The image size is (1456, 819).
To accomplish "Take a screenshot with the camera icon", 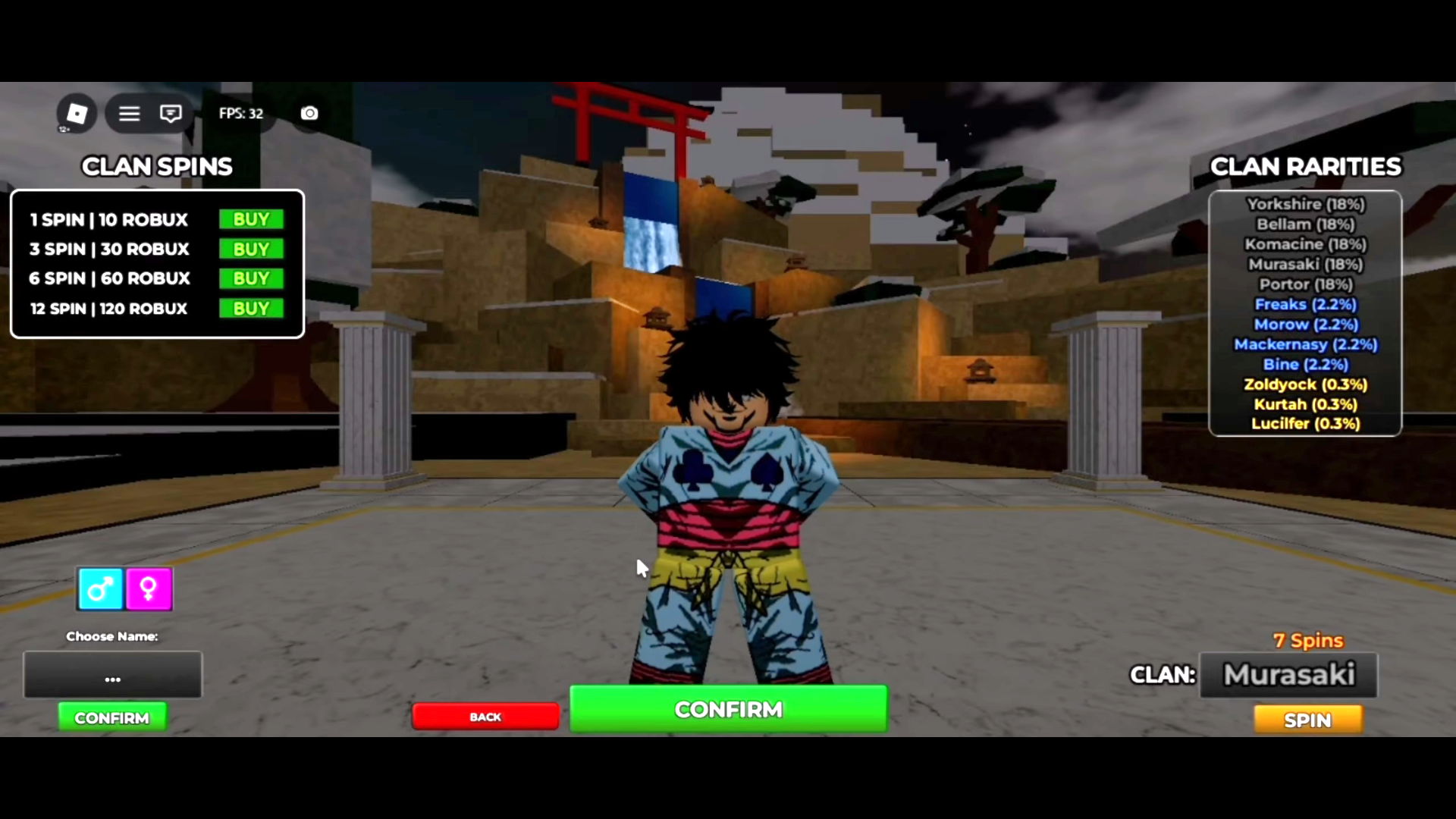I will point(309,113).
